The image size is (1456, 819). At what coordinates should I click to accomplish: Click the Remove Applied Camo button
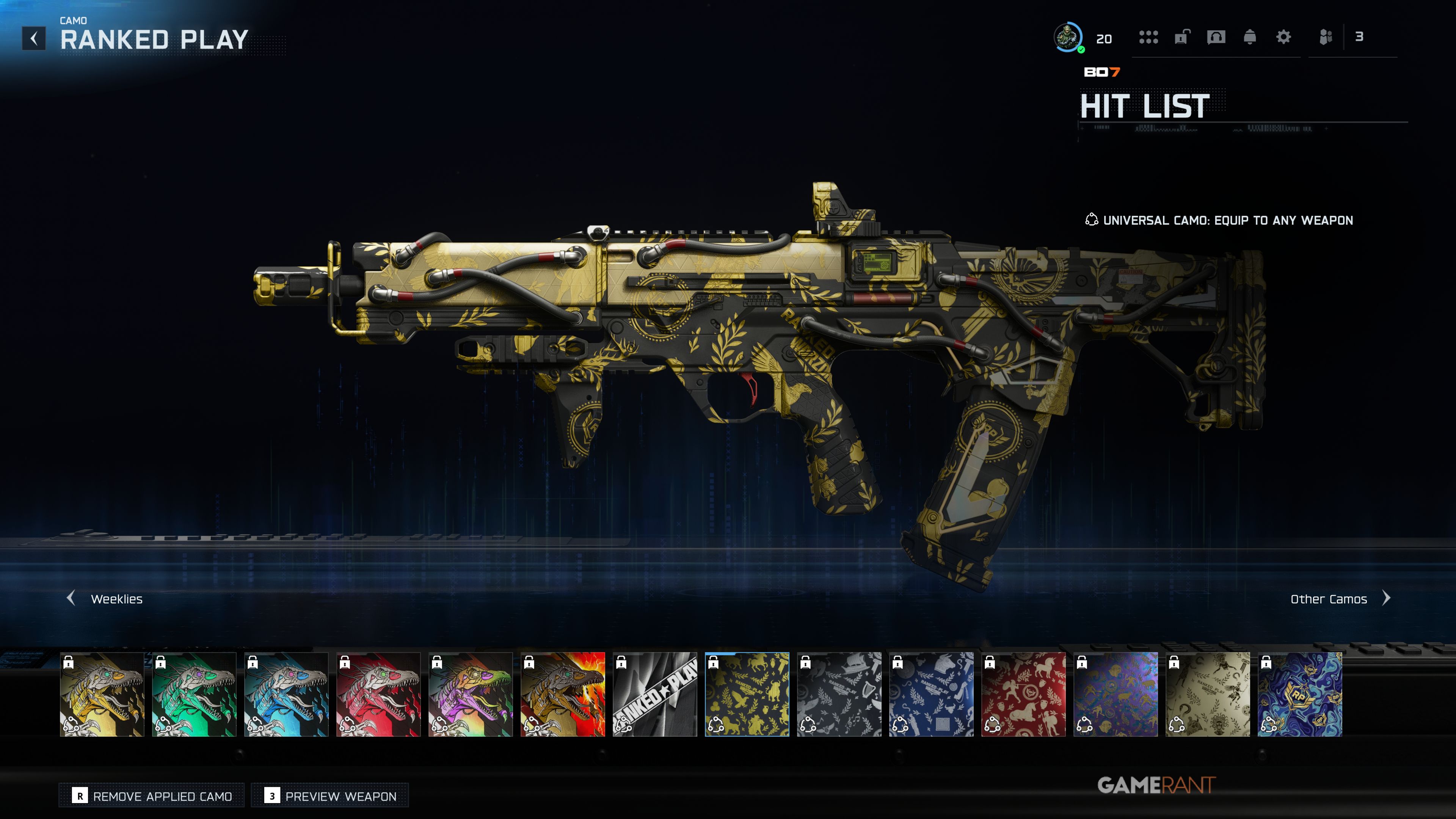tap(152, 796)
